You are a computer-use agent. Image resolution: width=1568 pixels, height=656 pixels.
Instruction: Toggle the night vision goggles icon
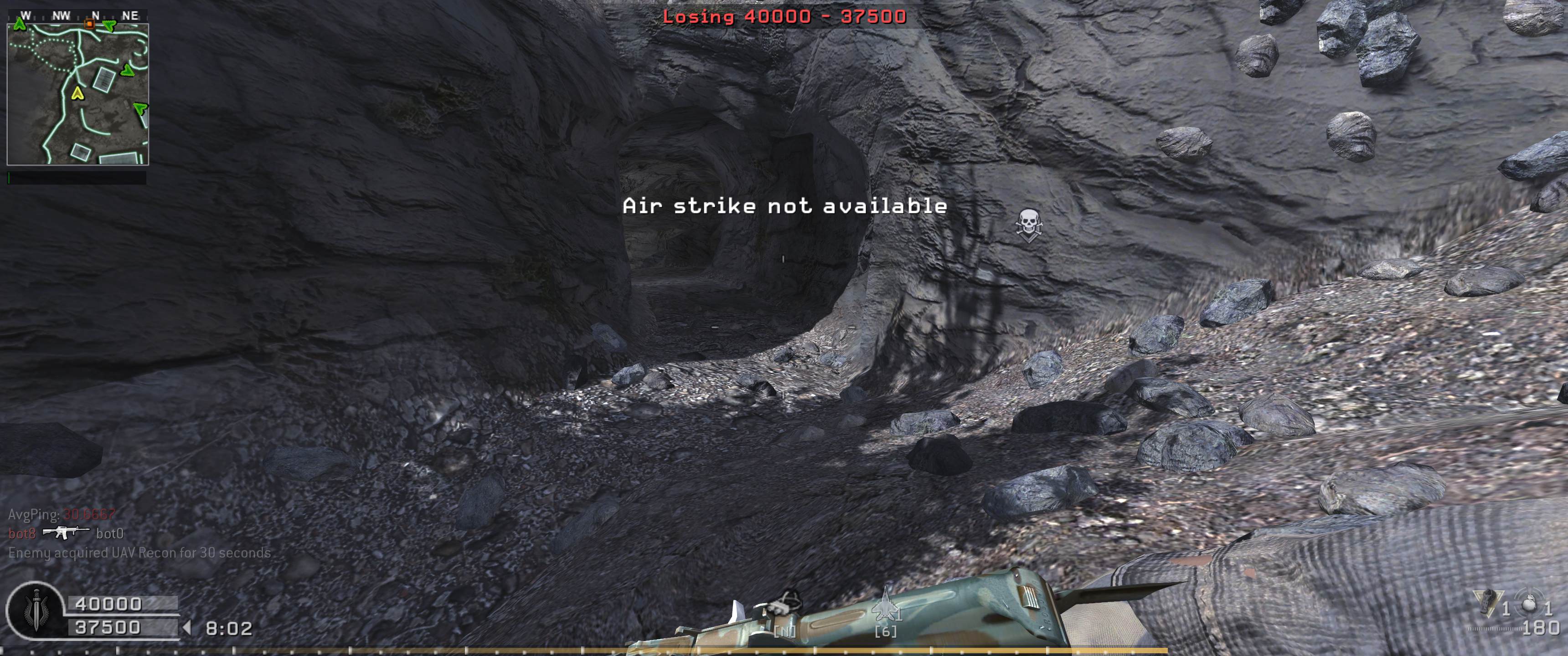tap(785, 605)
